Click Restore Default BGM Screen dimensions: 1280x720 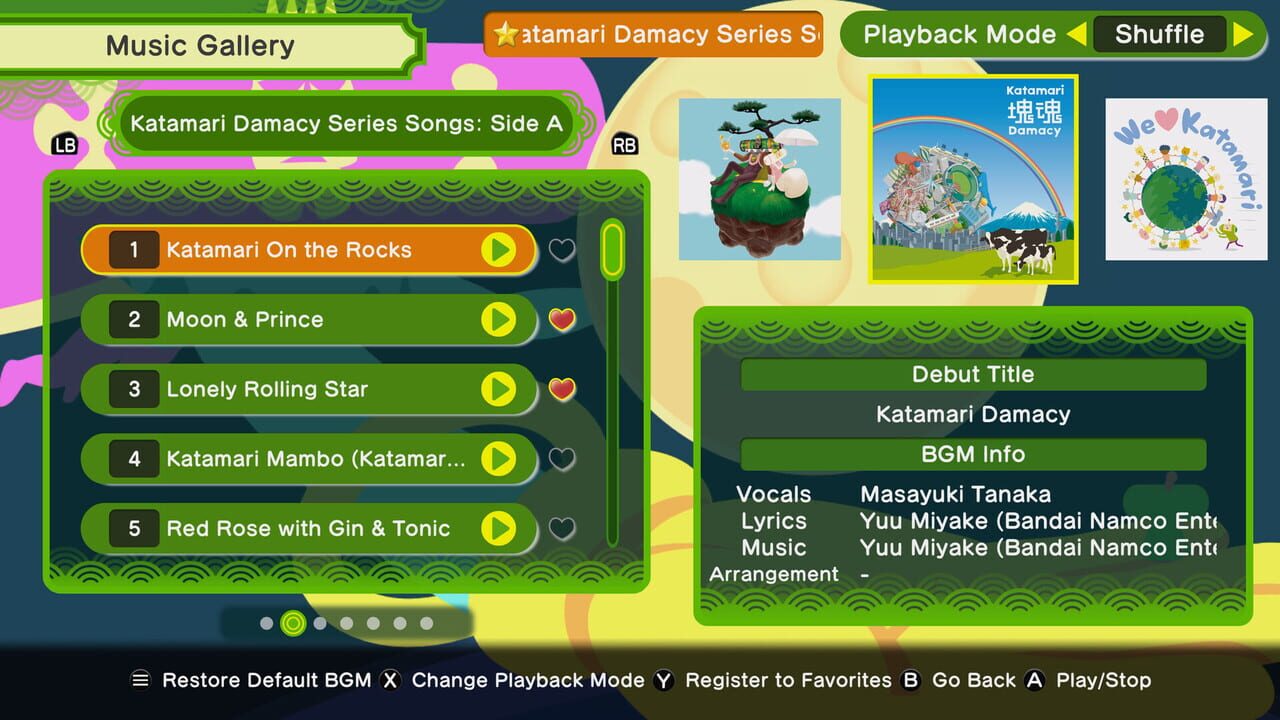click(x=269, y=680)
